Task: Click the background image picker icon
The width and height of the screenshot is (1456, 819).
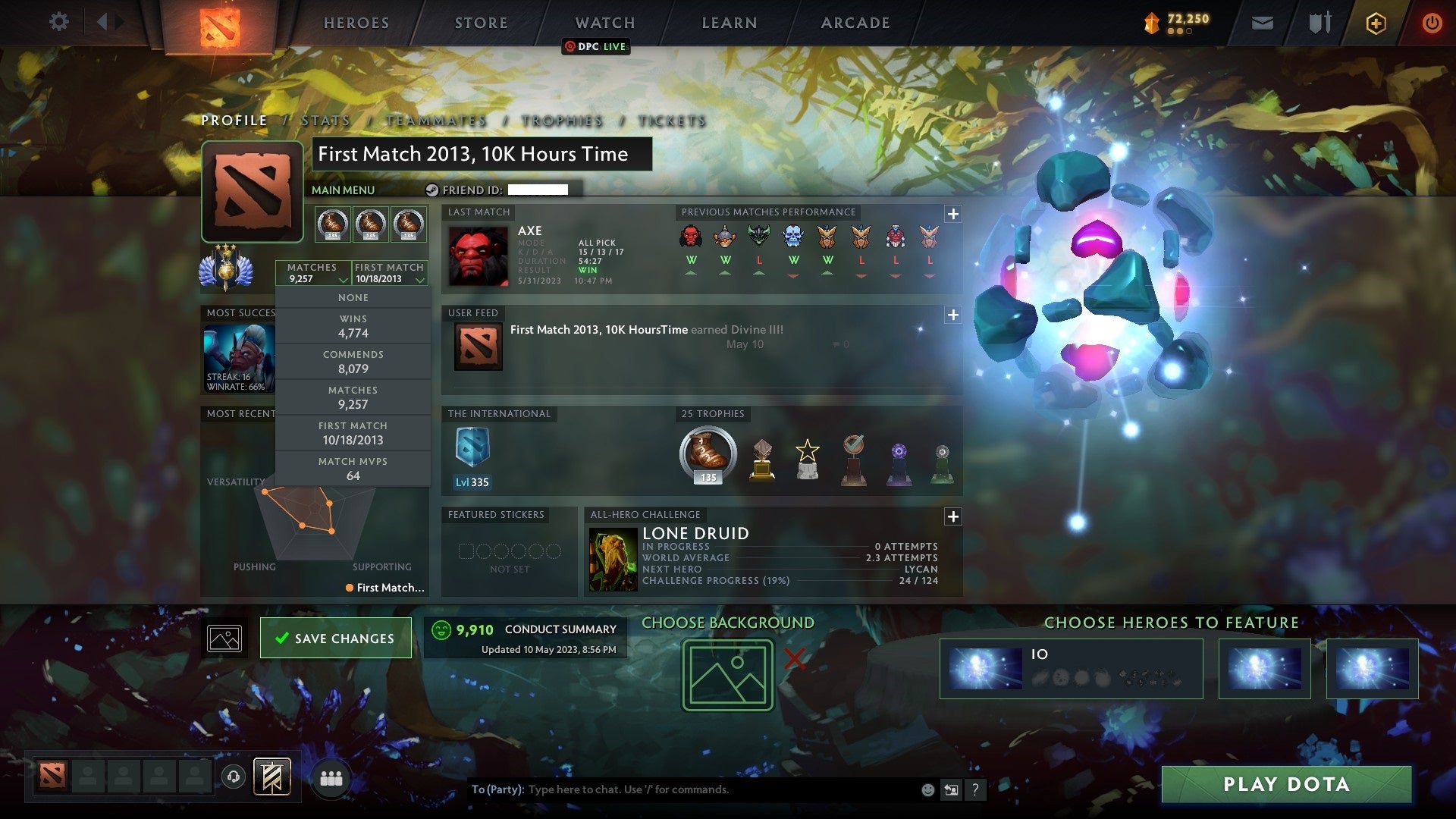Action: tap(224, 637)
